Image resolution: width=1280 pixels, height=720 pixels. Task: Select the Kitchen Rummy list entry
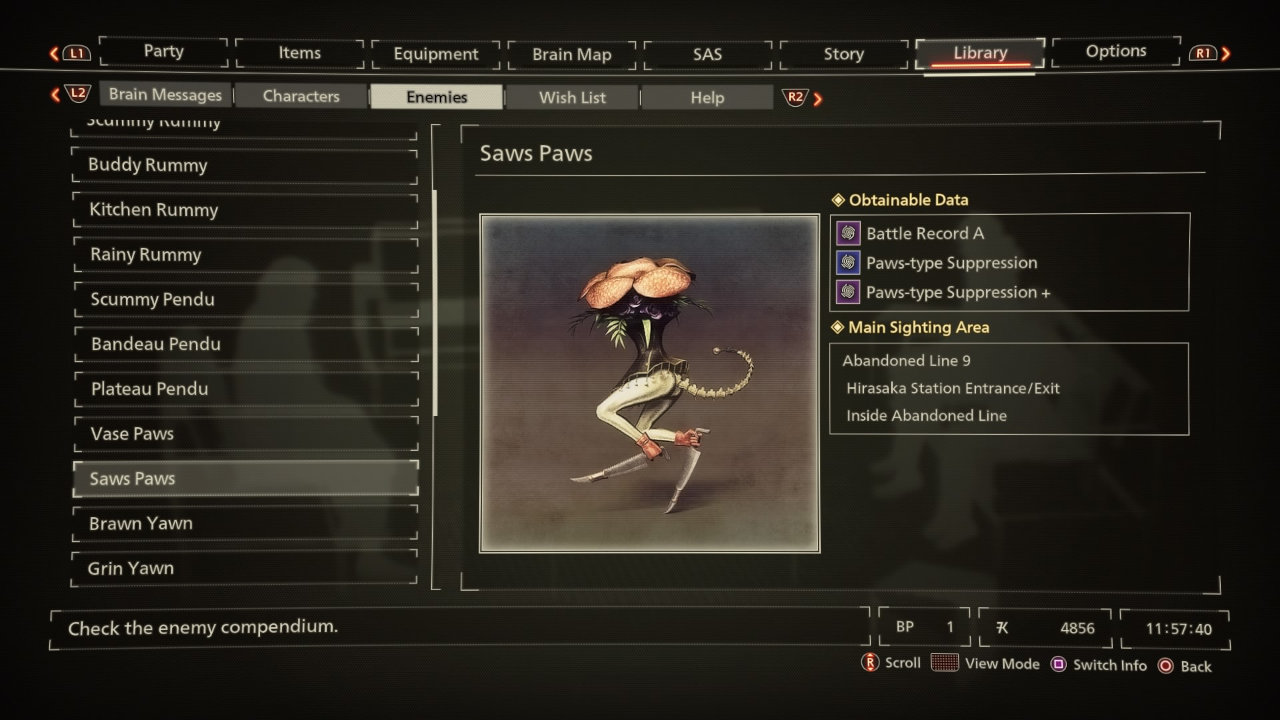(x=245, y=210)
